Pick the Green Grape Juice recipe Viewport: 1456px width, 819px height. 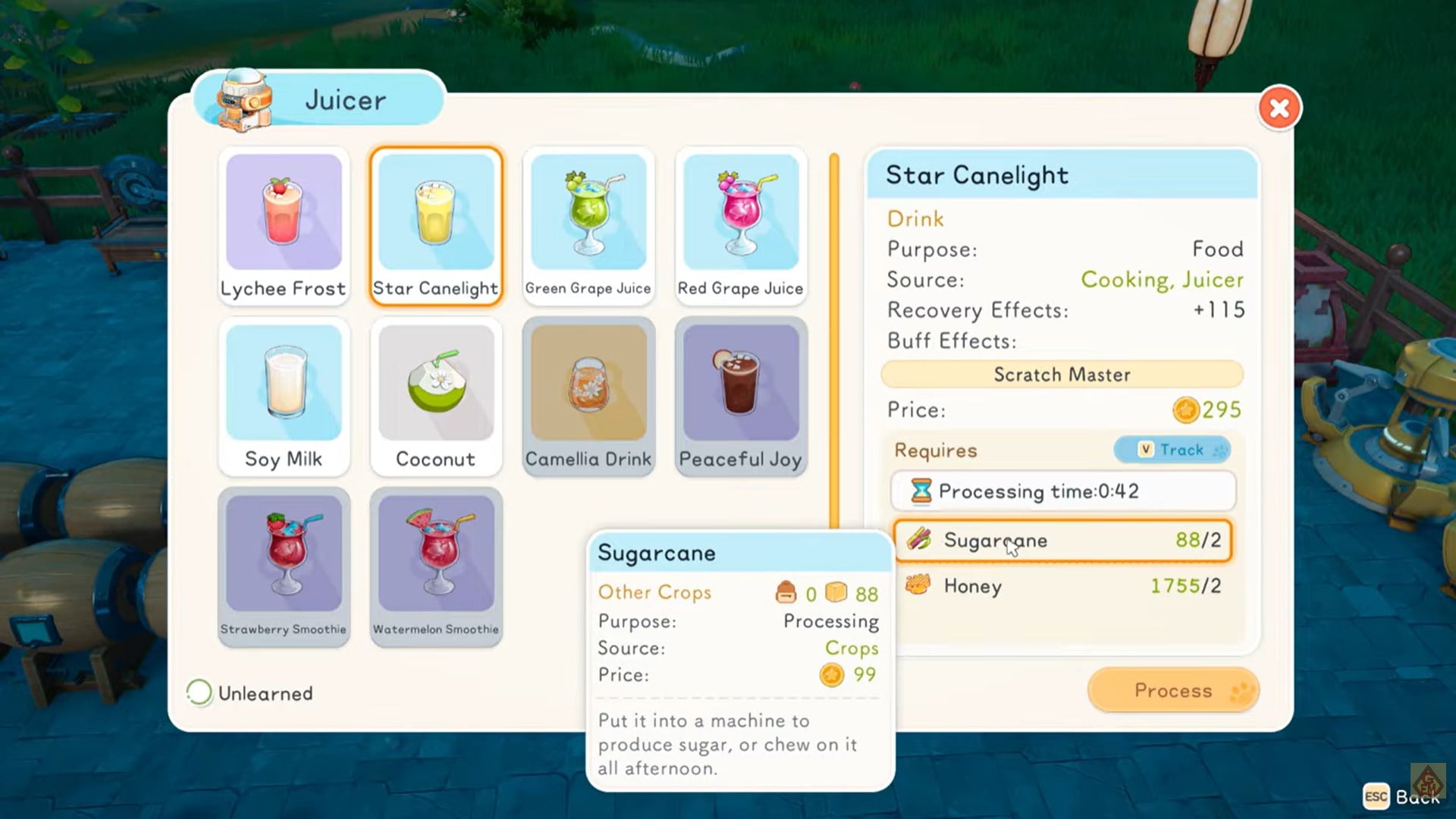point(588,226)
